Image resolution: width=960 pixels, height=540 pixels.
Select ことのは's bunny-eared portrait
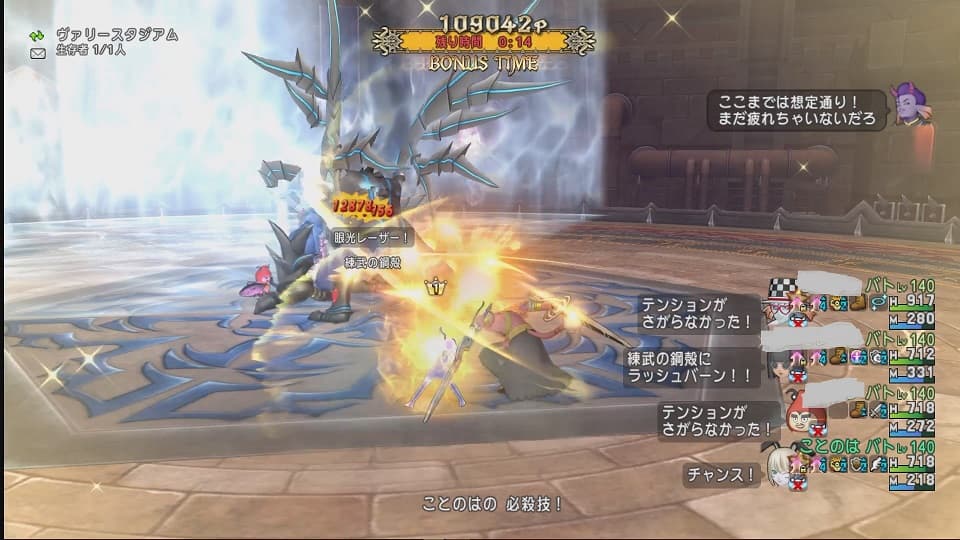point(780,465)
